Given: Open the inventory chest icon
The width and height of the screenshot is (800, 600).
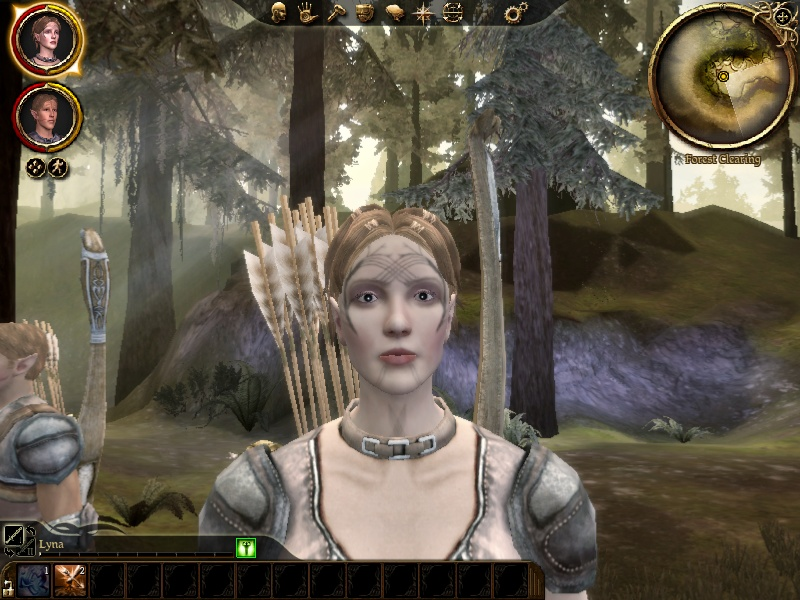Looking at the screenshot, I should click(x=366, y=13).
